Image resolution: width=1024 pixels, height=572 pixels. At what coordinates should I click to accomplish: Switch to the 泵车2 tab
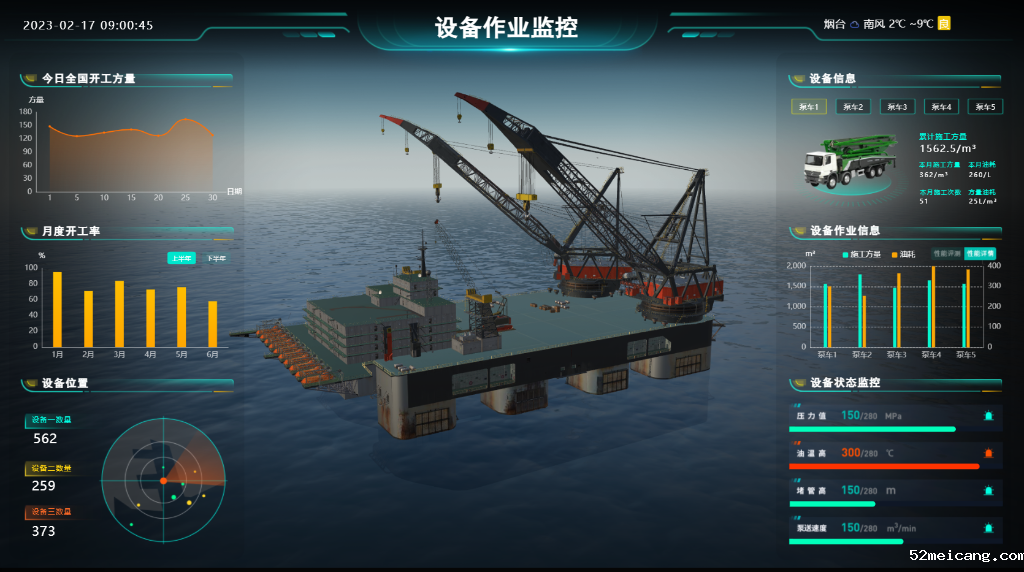coord(853,107)
